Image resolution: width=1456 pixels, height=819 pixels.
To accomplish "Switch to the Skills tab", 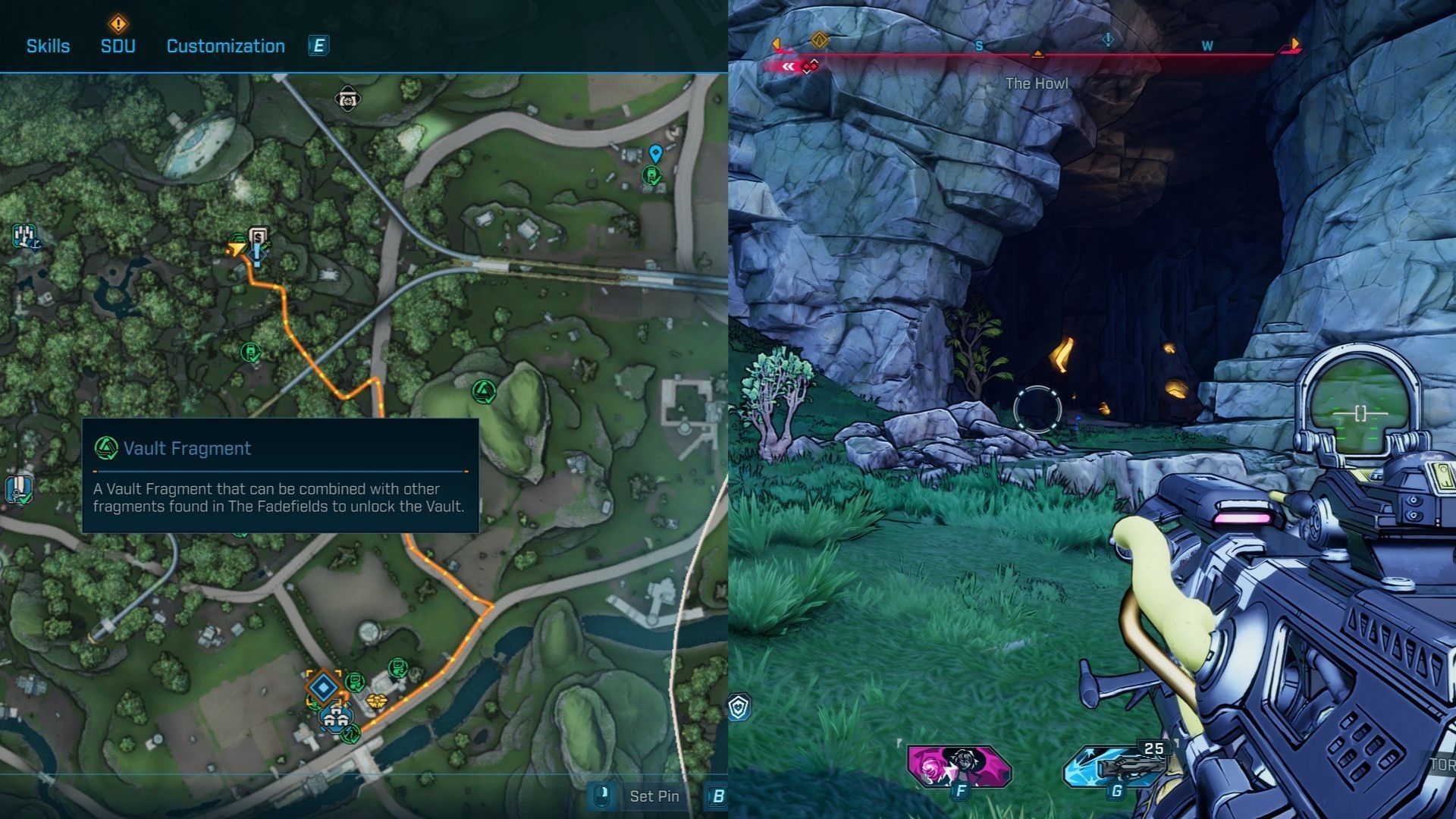I will coord(48,46).
